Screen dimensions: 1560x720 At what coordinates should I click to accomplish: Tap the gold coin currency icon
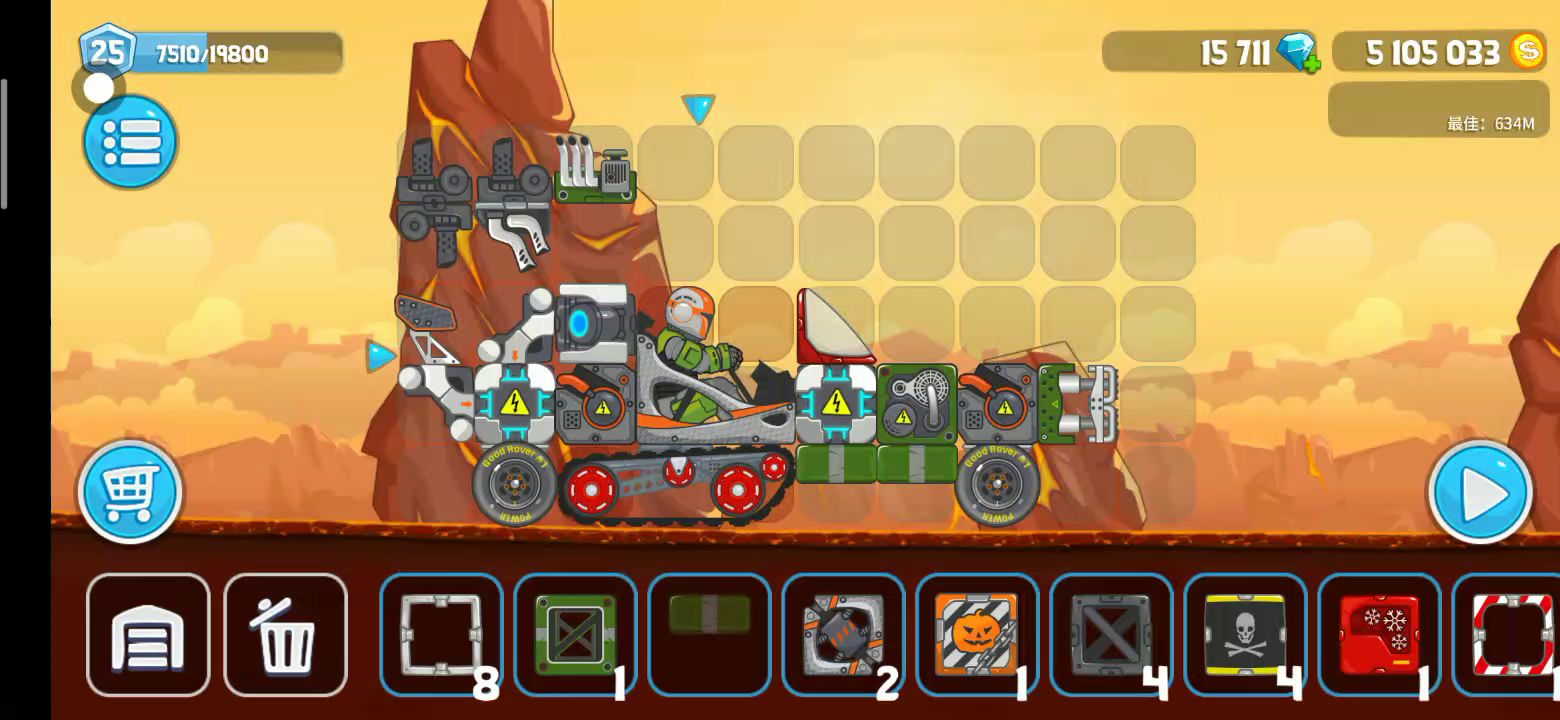point(1527,51)
